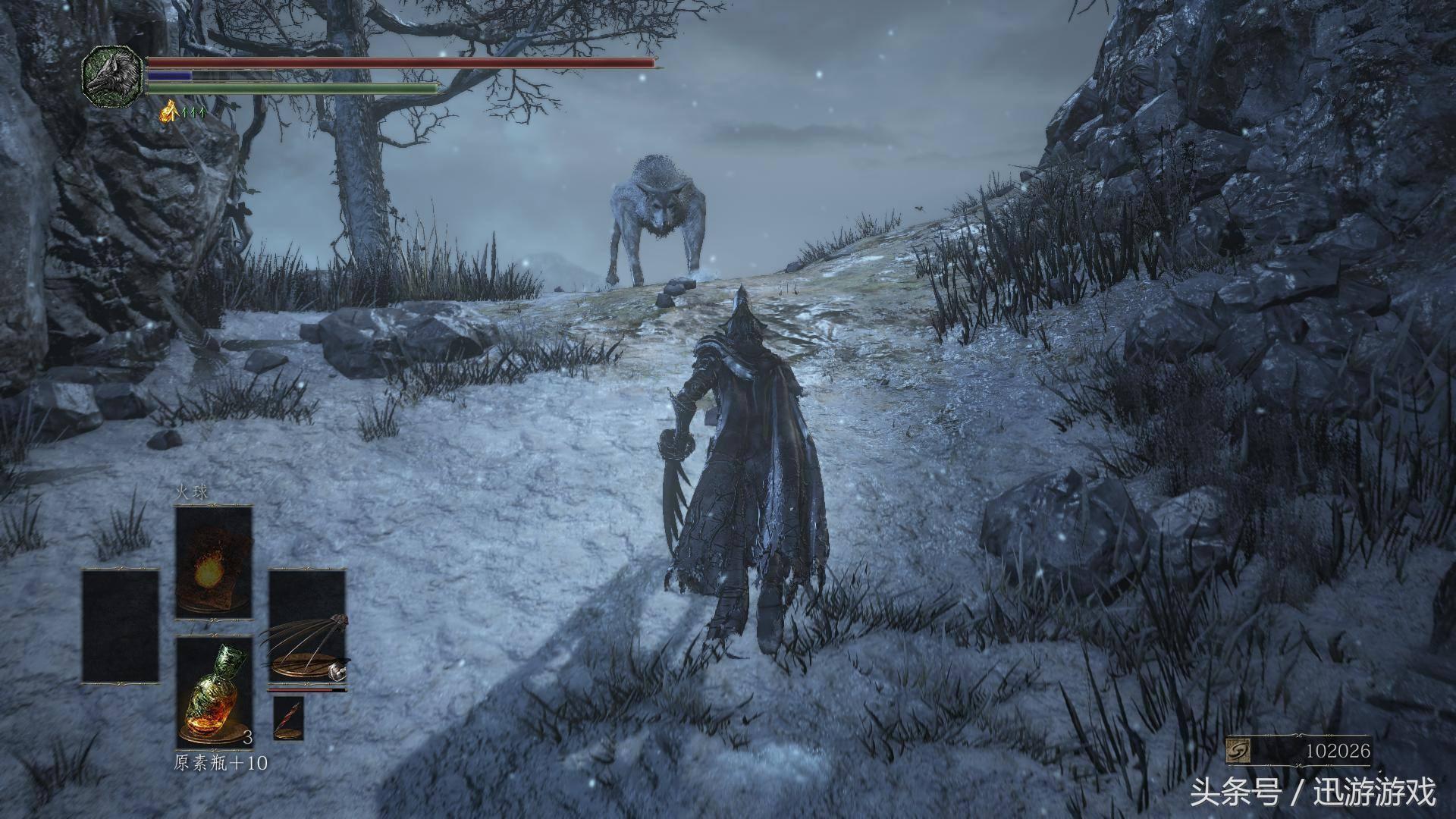The width and height of the screenshot is (1456, 819).
Task: Select the right-hand claw weapon slot
Action: (306, 627)
